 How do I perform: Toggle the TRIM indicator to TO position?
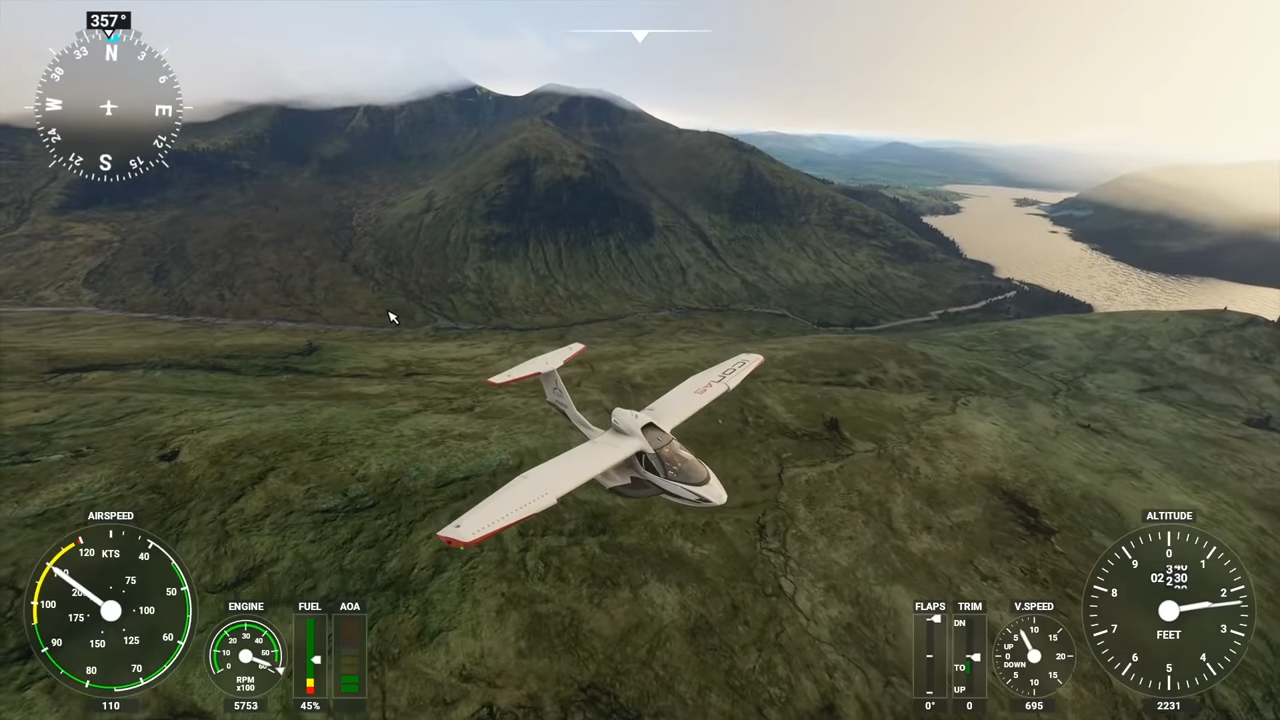(x=959, y=667)
